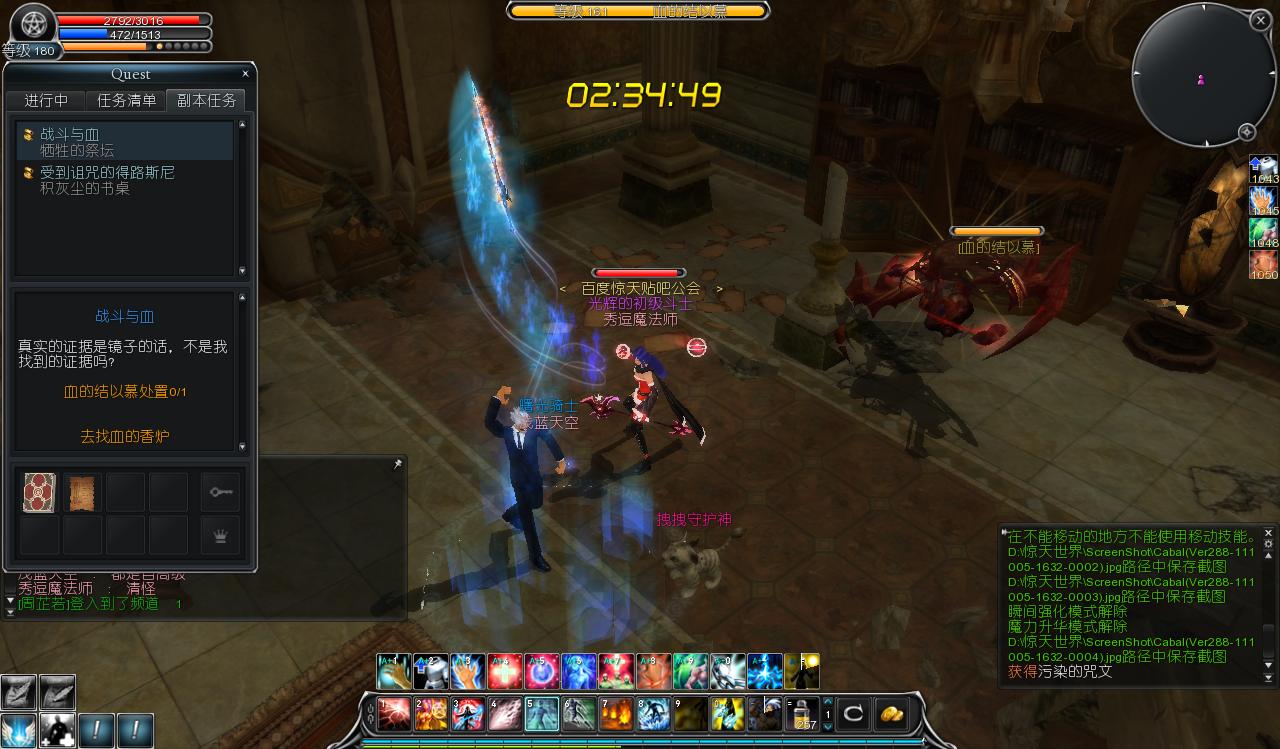Activate the red lightning skill in slot 1
Image resolution: width=1280 pixels, height=749 pixels.
(394, 714)
